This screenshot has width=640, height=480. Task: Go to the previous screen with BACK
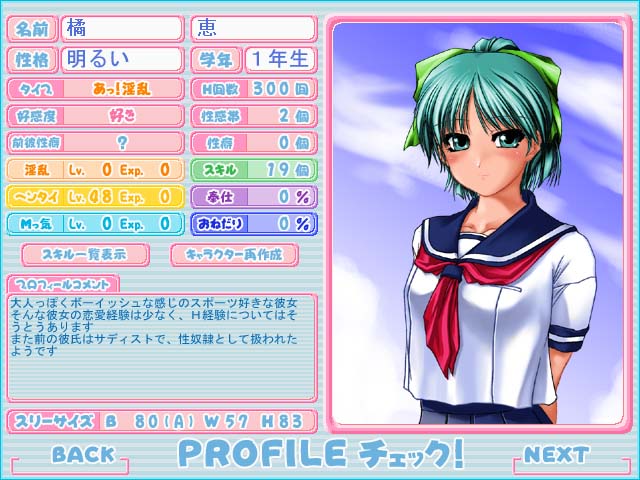coord(83,455)
